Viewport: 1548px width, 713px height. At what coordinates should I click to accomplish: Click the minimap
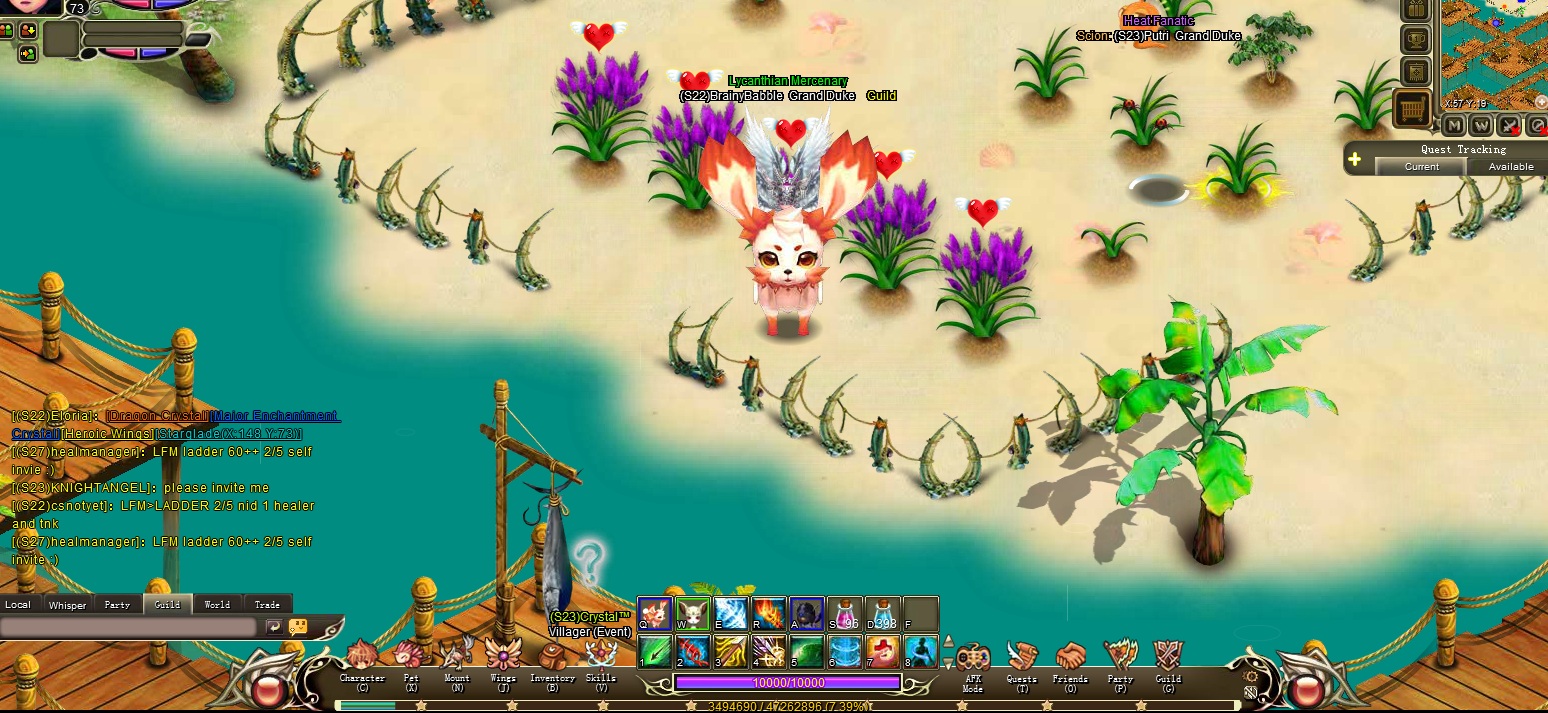[x=1494, y=55]
